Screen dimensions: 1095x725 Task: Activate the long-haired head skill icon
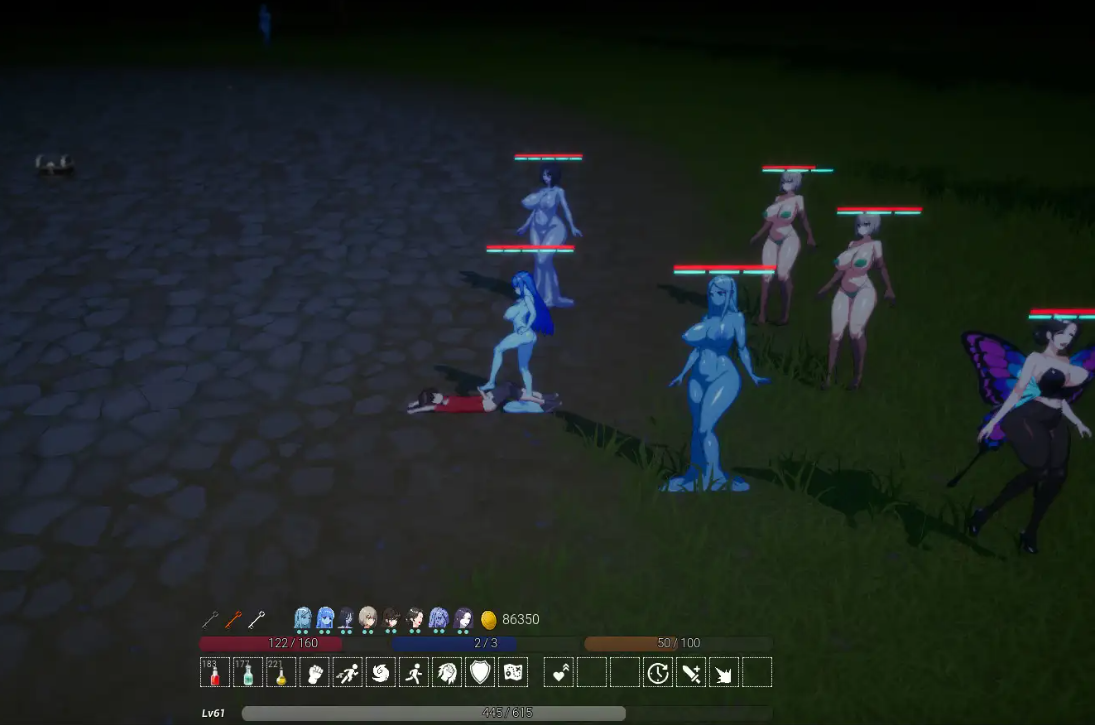coord(447,672)
